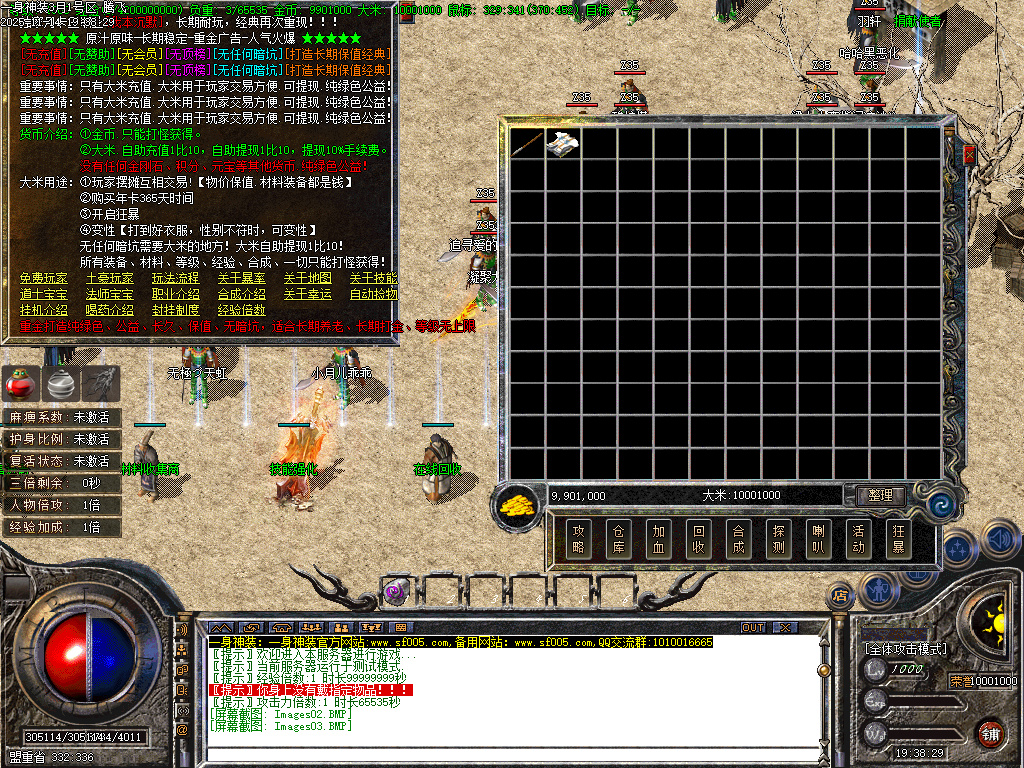Open the 经验倍数 link
The height and width of the screenshot is (768, 1024).
(241, 310)
